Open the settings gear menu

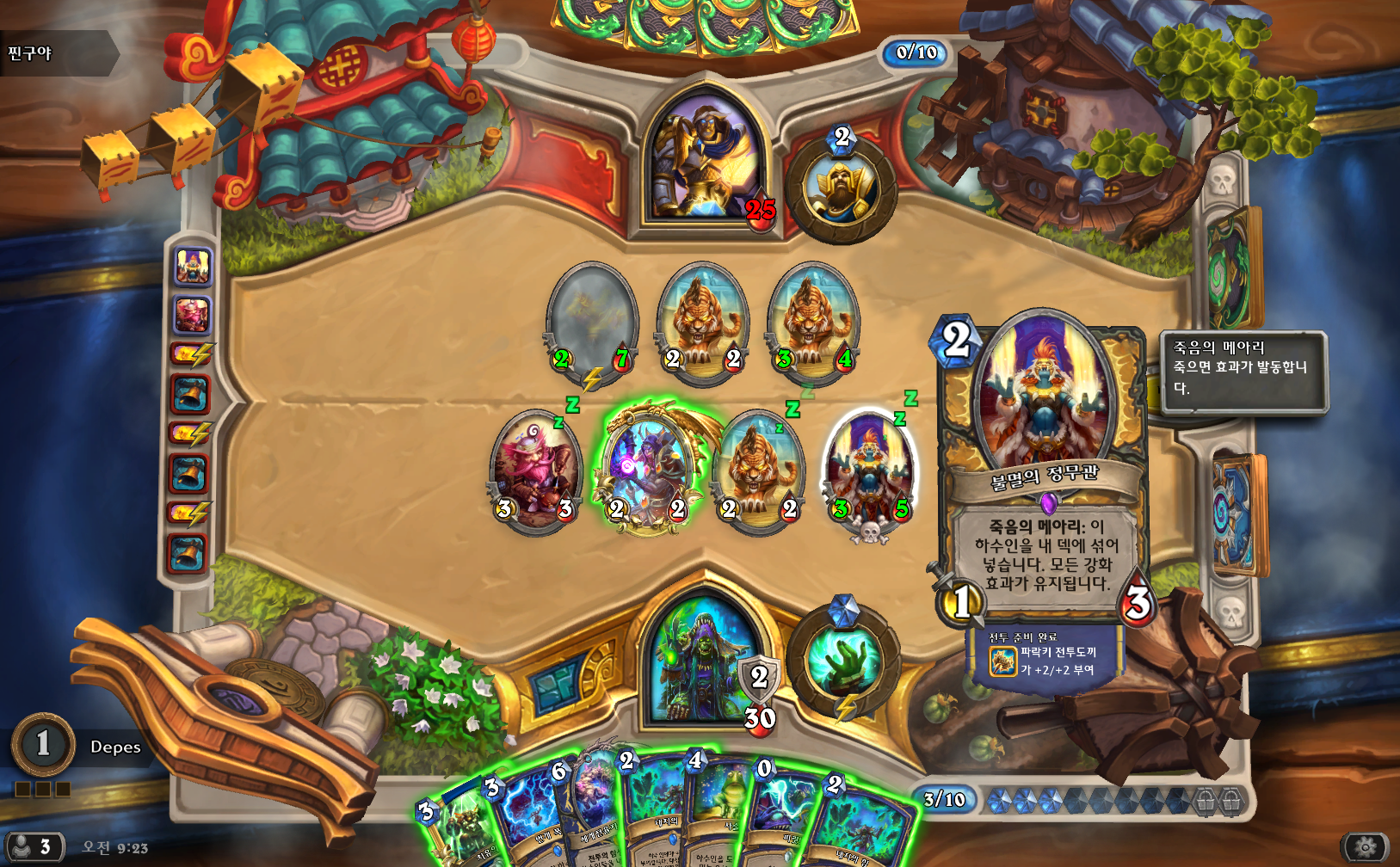point(1365,847)
